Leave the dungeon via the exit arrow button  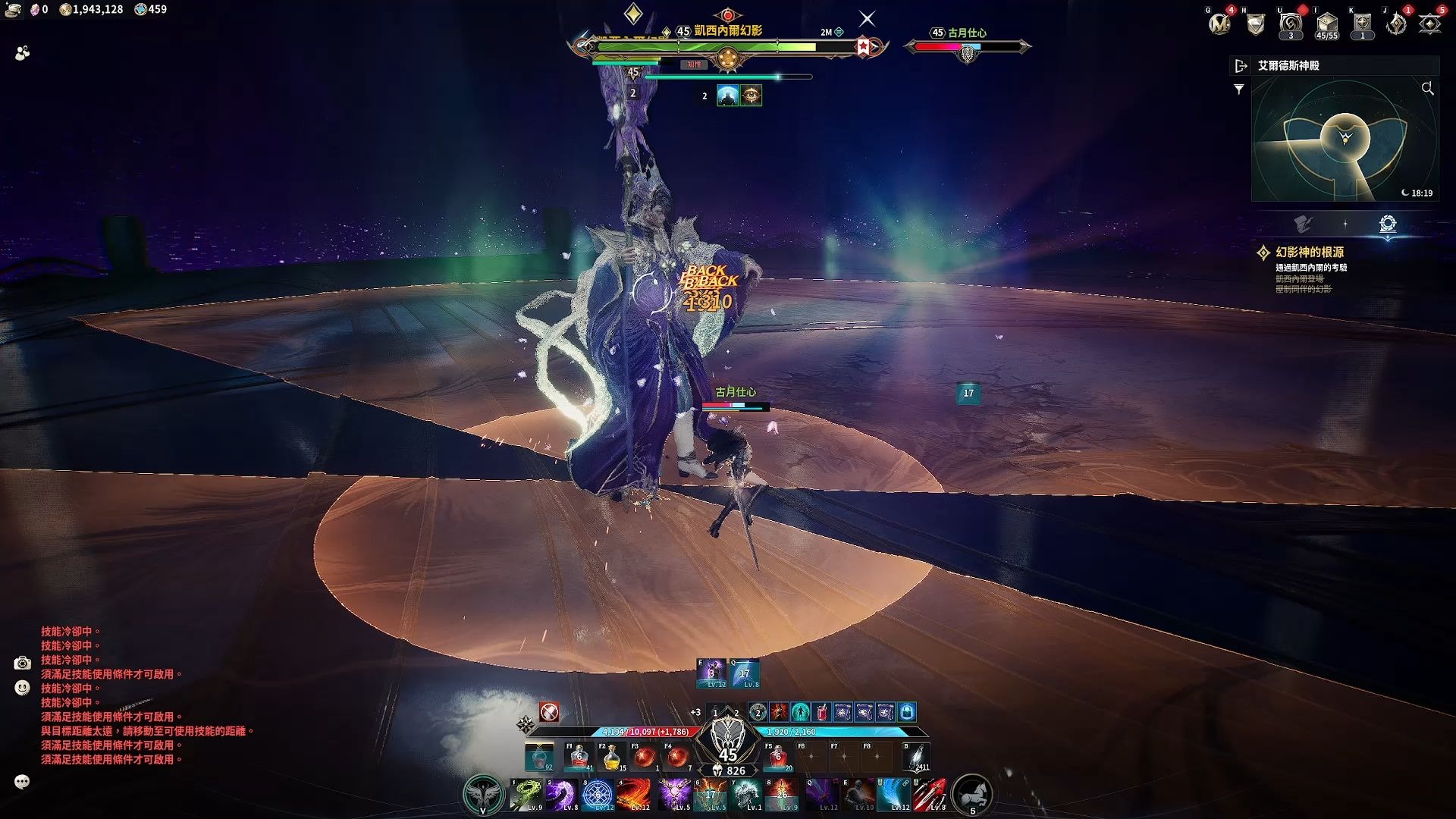(x=1241, y=66)
